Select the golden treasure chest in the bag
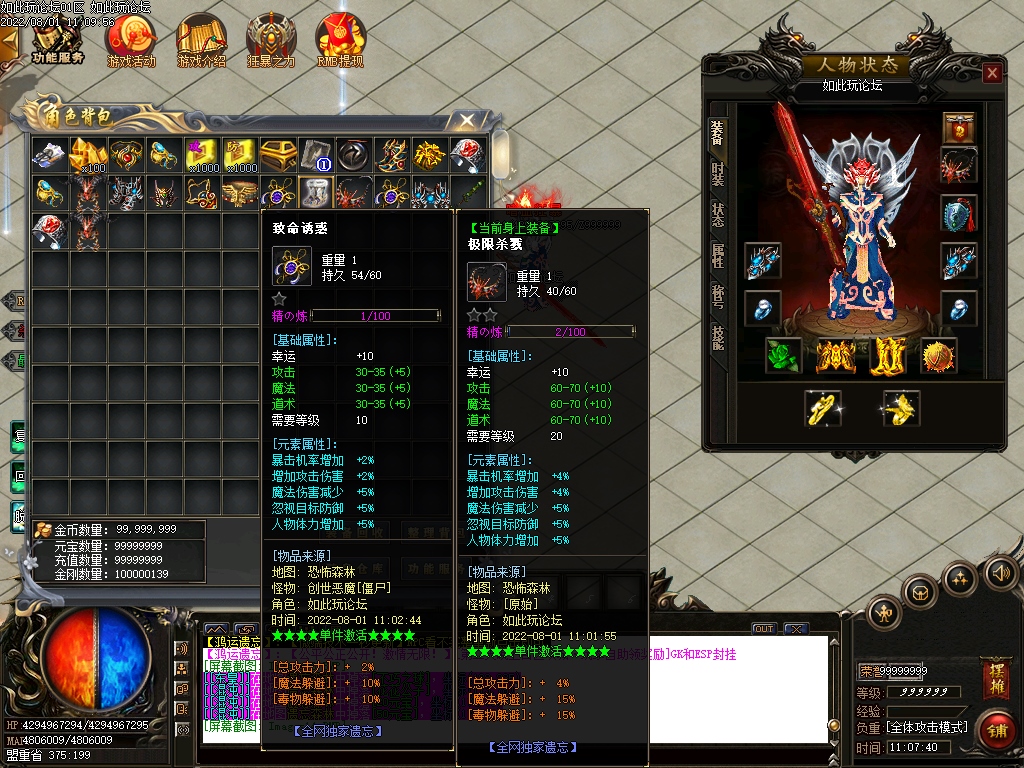Viewport: 1024px width, 768px height. 276,155
